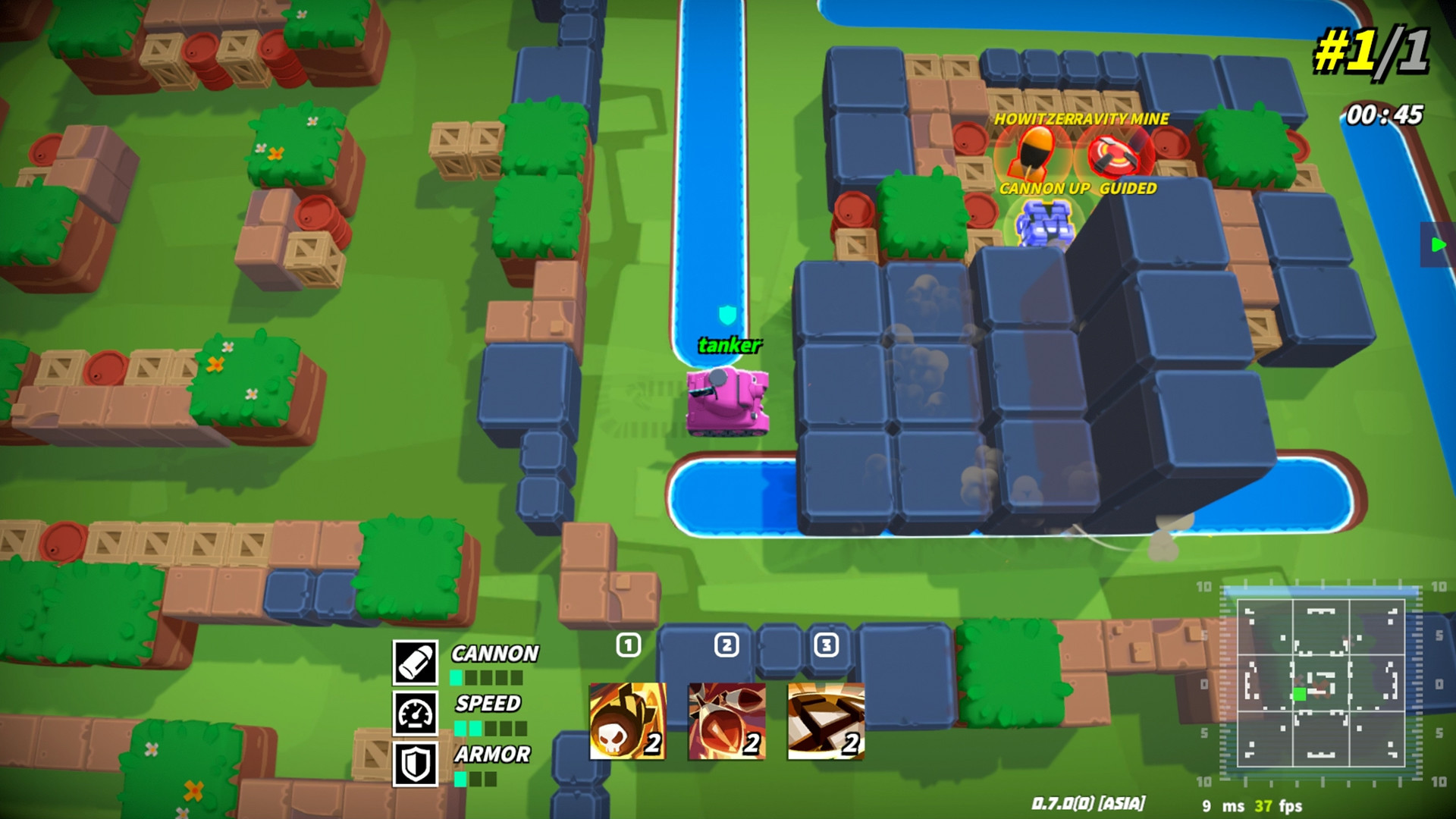Screen dimensions: 1456x819
Task: Click the tanker player name label
Action: [729, 347]
